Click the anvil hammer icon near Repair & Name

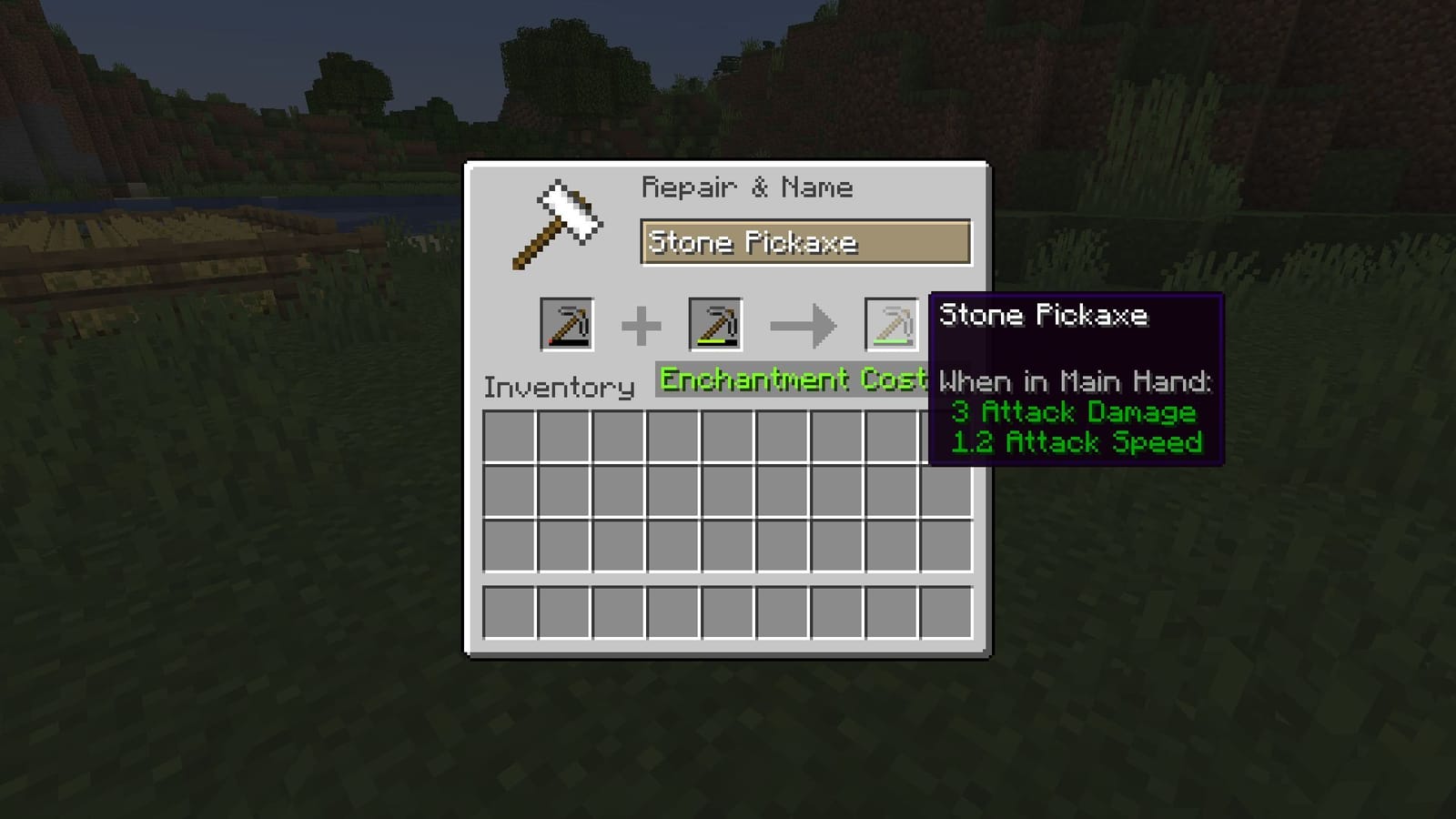click(560, 221)
